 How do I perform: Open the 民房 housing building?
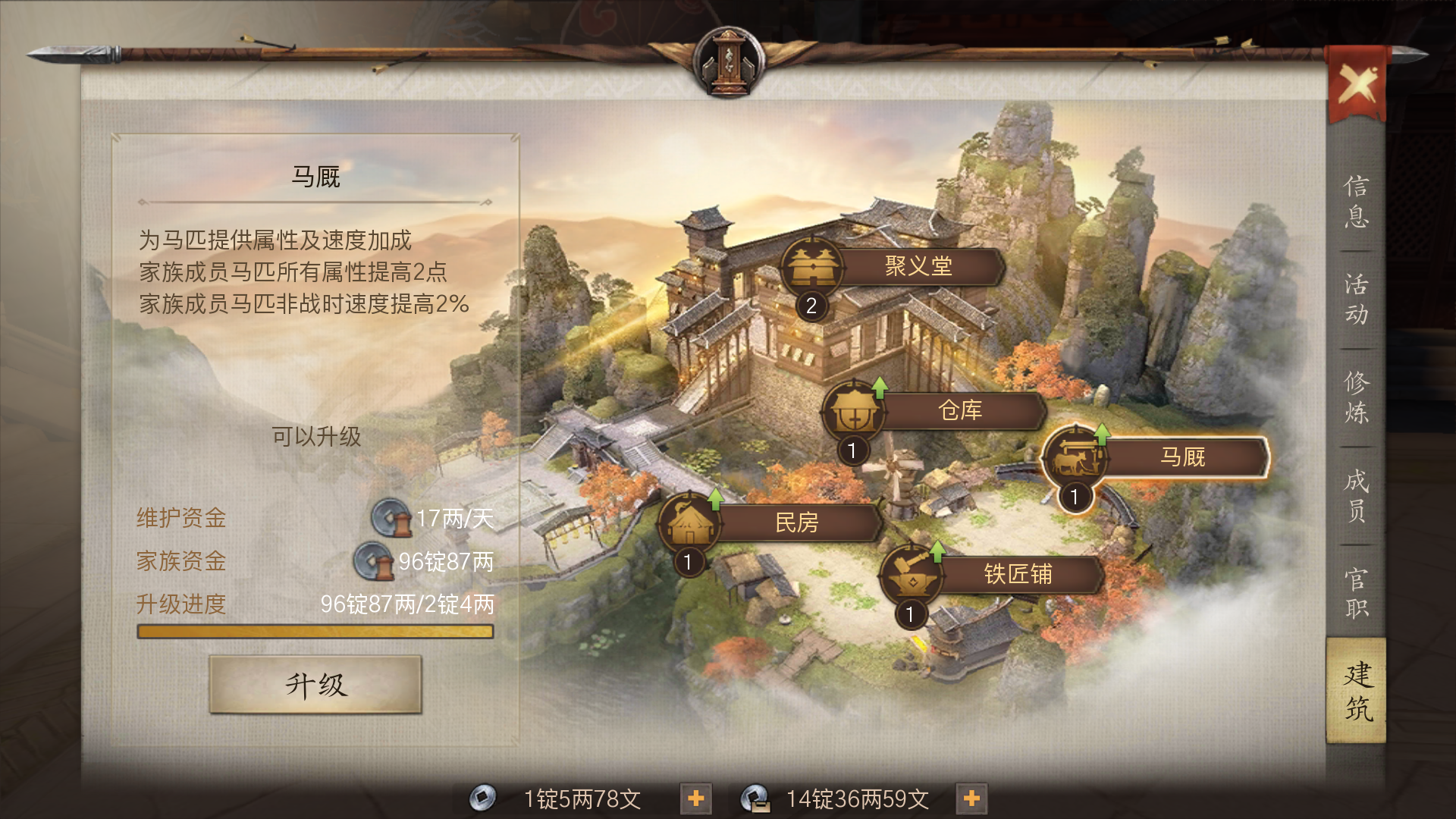click(x=796, y=522)
